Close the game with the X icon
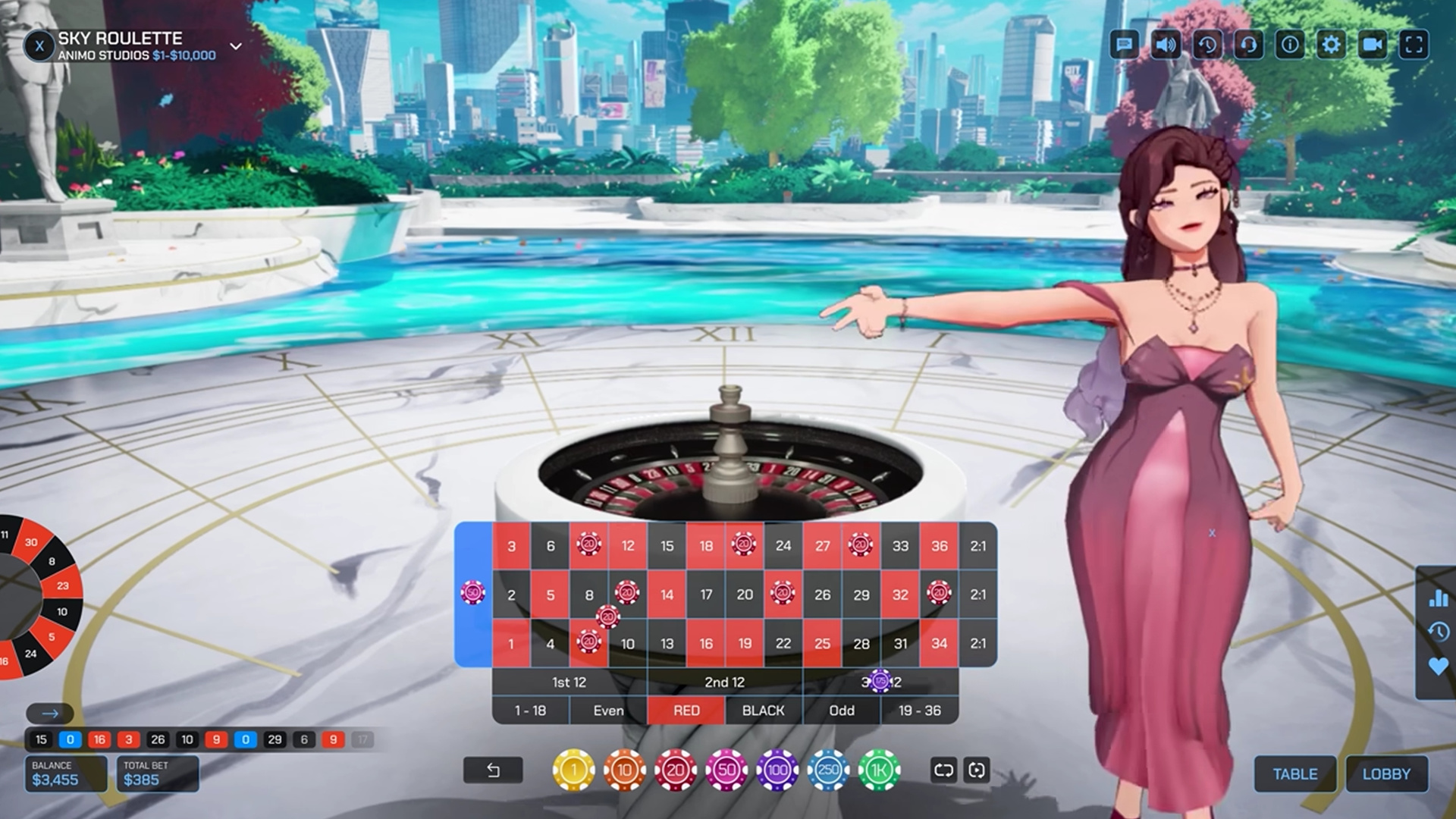This screenshot has height=819, width=1456. pos(40,45)
